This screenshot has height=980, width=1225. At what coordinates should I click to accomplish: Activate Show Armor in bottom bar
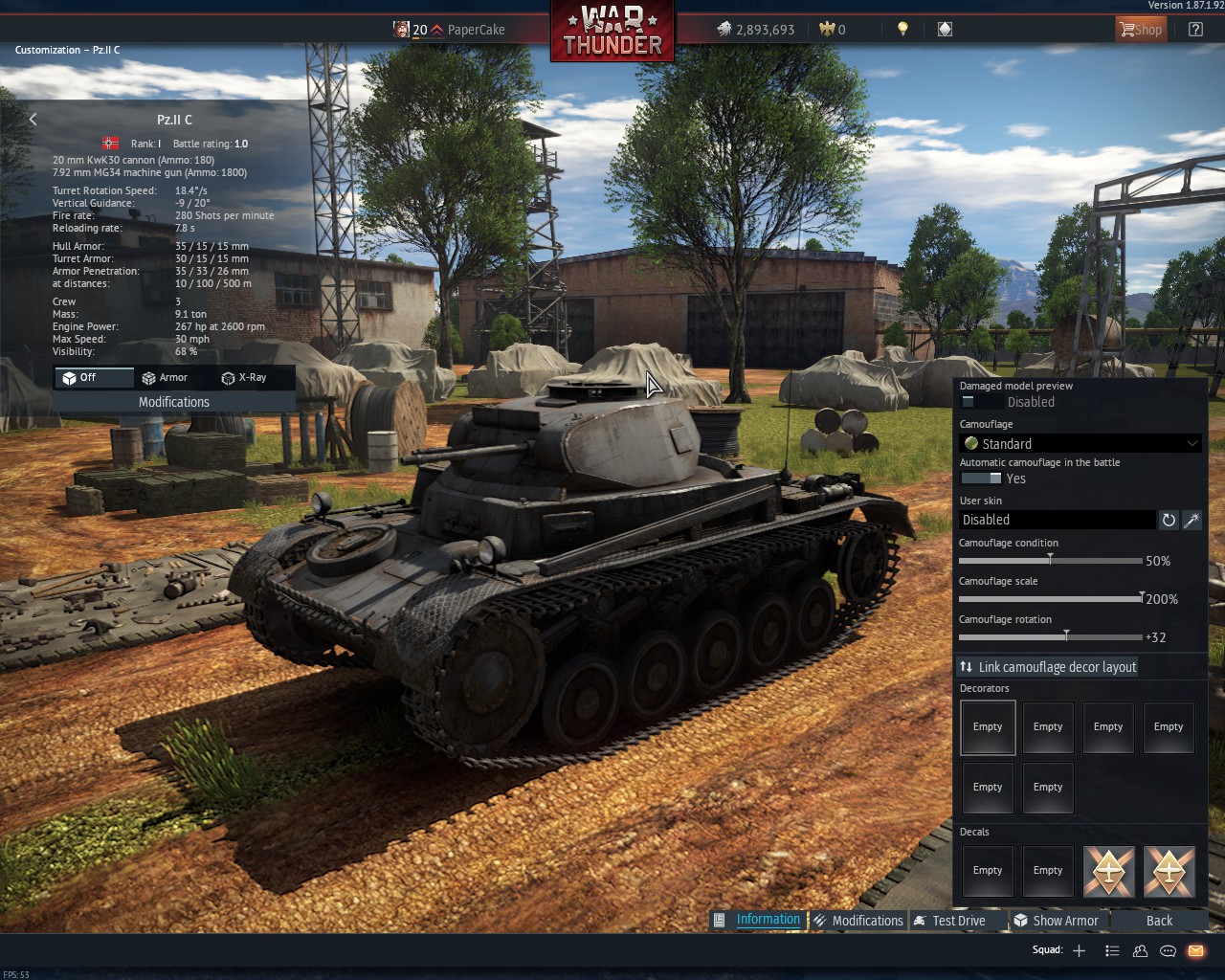tap(1057, 921)
